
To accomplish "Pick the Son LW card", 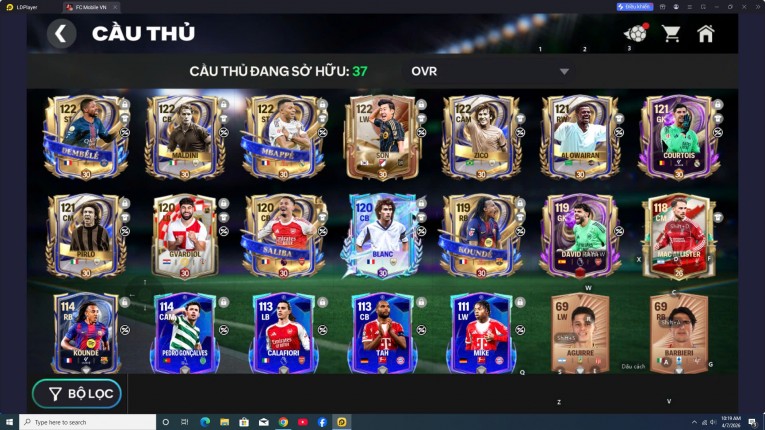I will pos(382,137).
